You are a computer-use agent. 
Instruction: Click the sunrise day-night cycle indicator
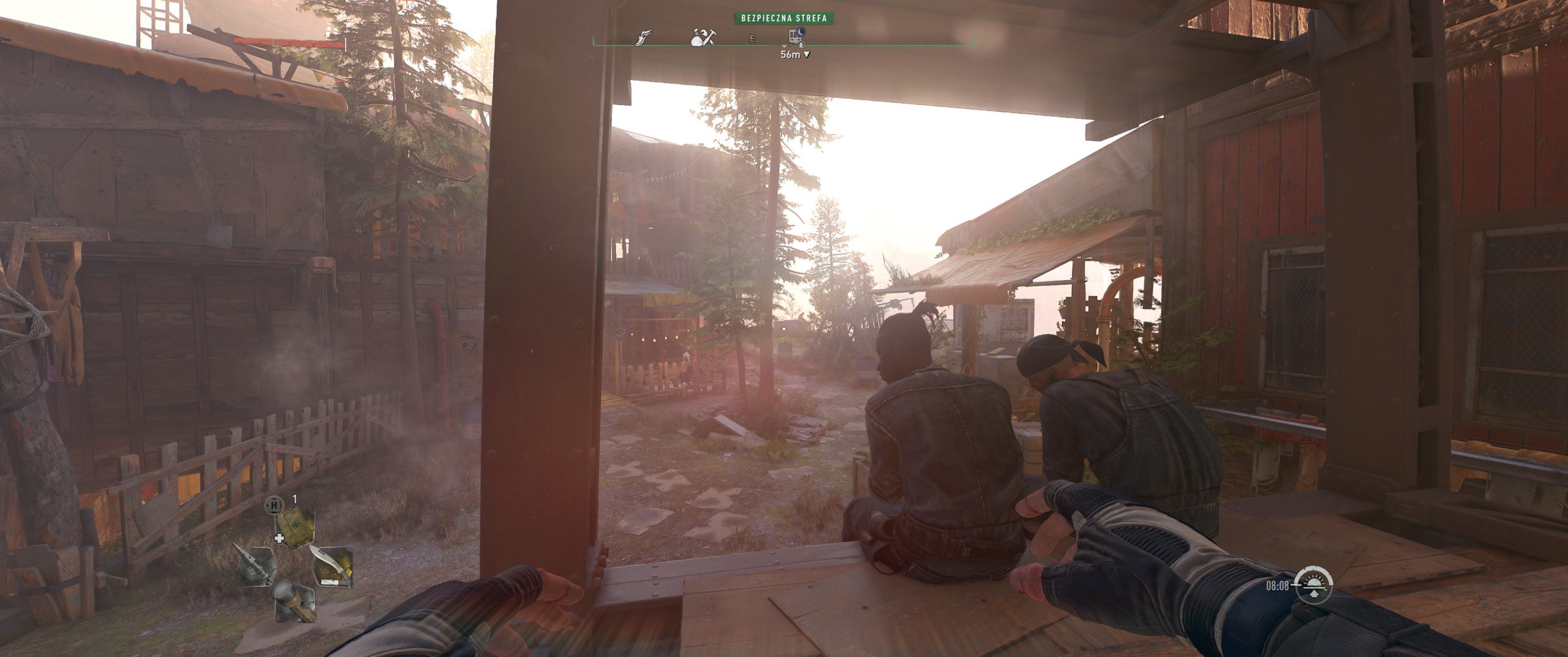tap(1314, 585)
